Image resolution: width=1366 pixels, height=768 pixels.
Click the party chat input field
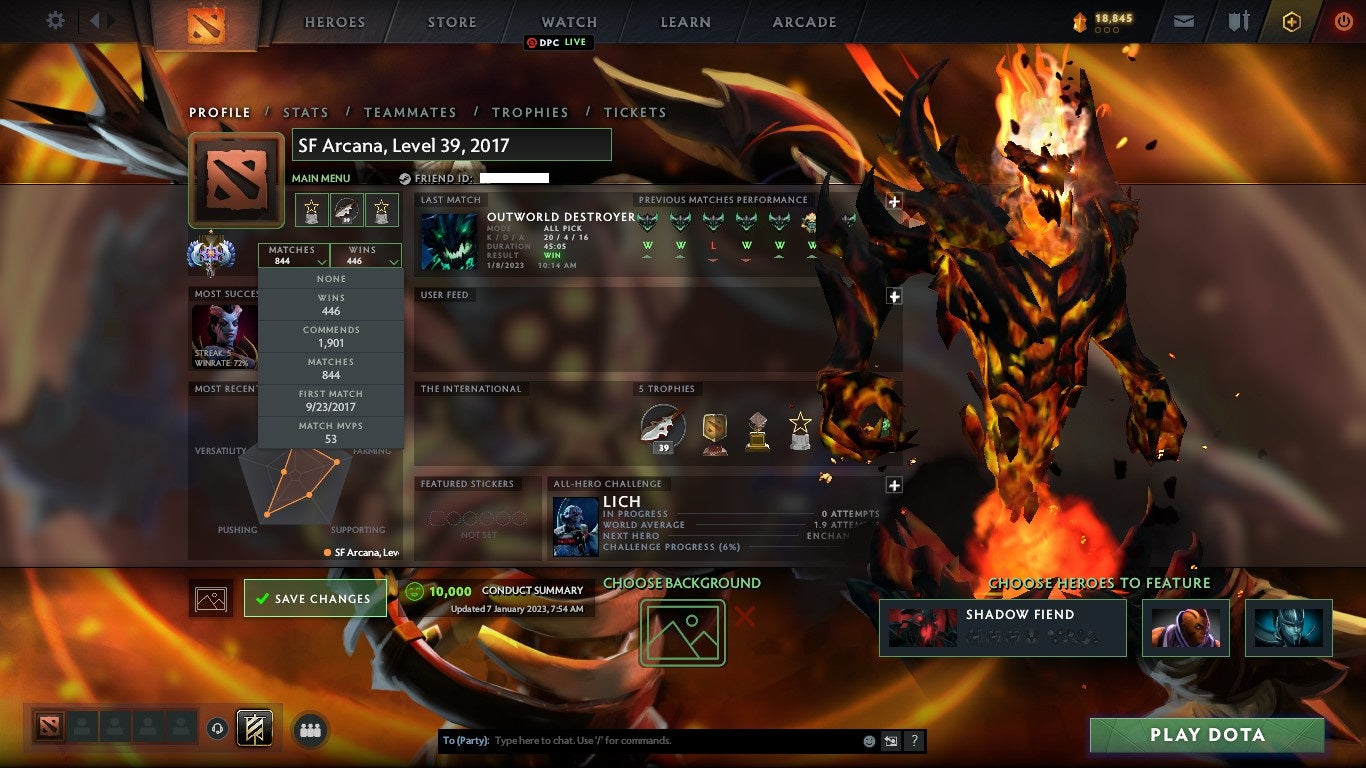tap(650, 740)
